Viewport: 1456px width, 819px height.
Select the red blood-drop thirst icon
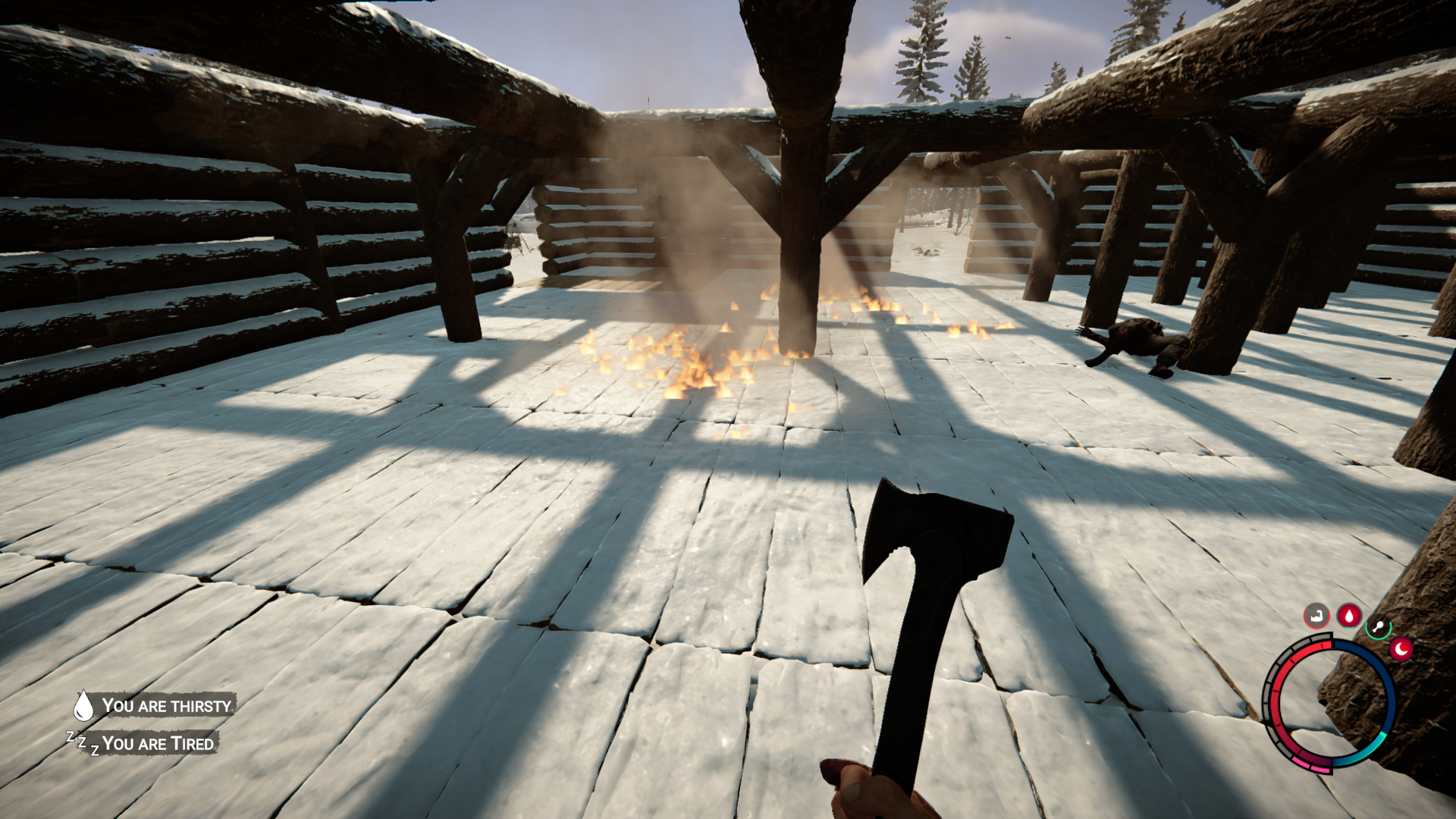click(x=1348, y=616)
